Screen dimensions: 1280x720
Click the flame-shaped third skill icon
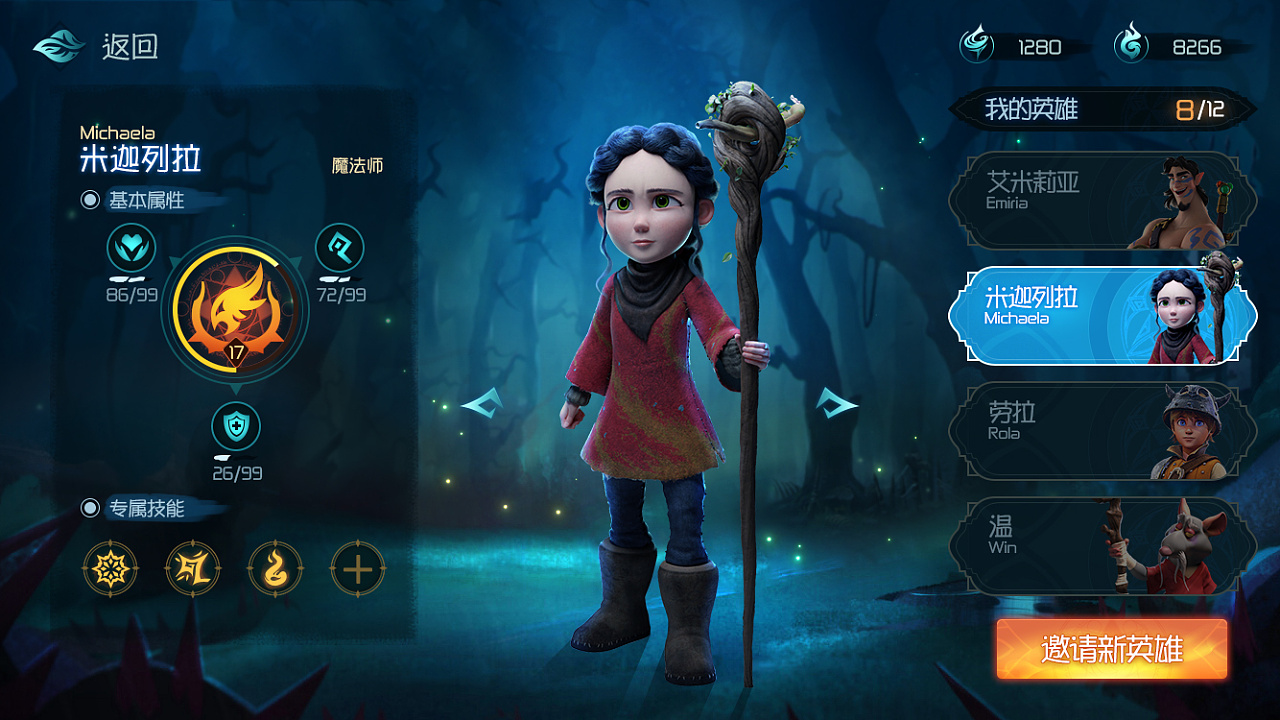275,568
